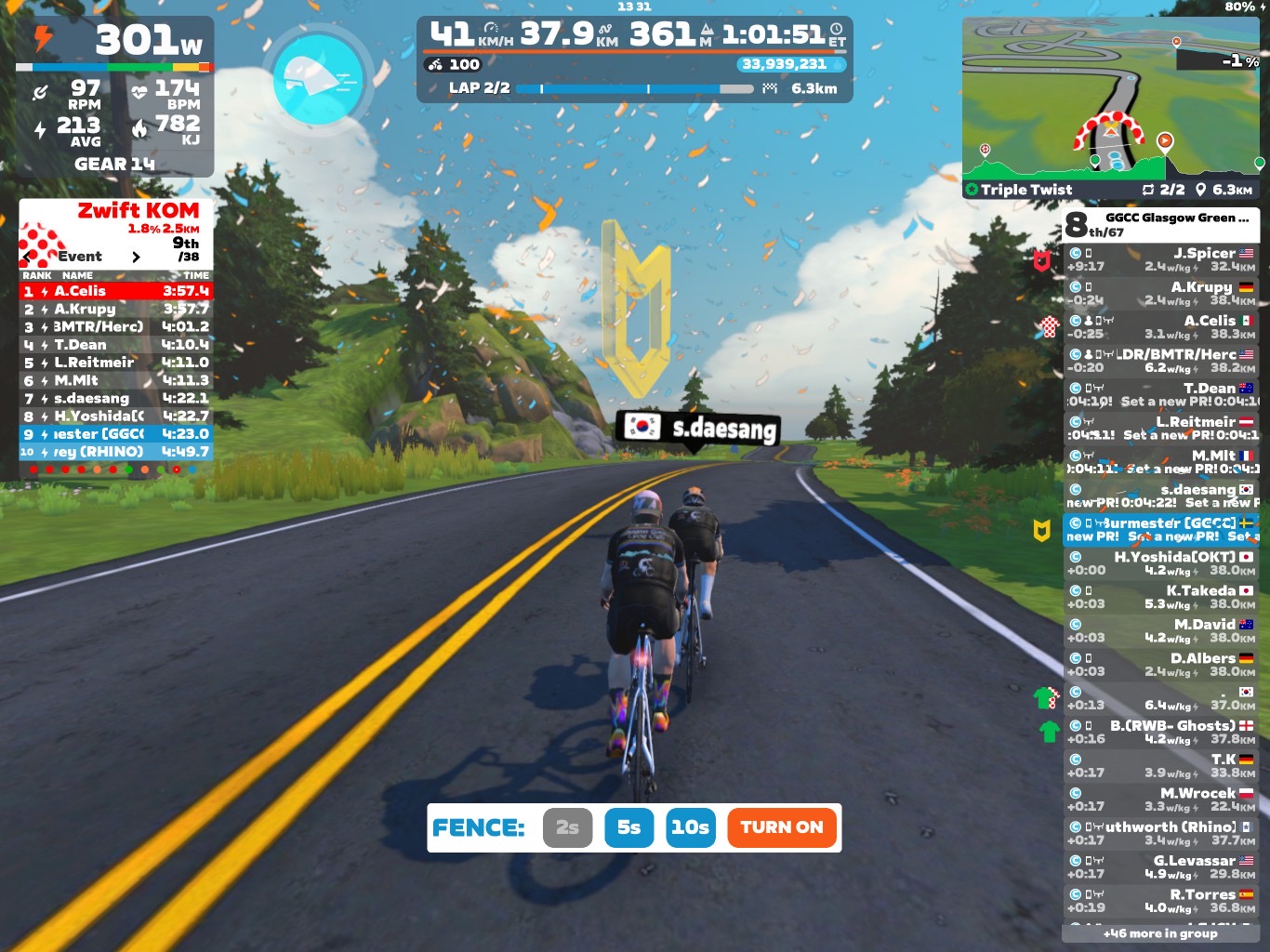
Task: Select M.David in the nearby riders list
Action: pyautogui.click(x=1160, y=630)
